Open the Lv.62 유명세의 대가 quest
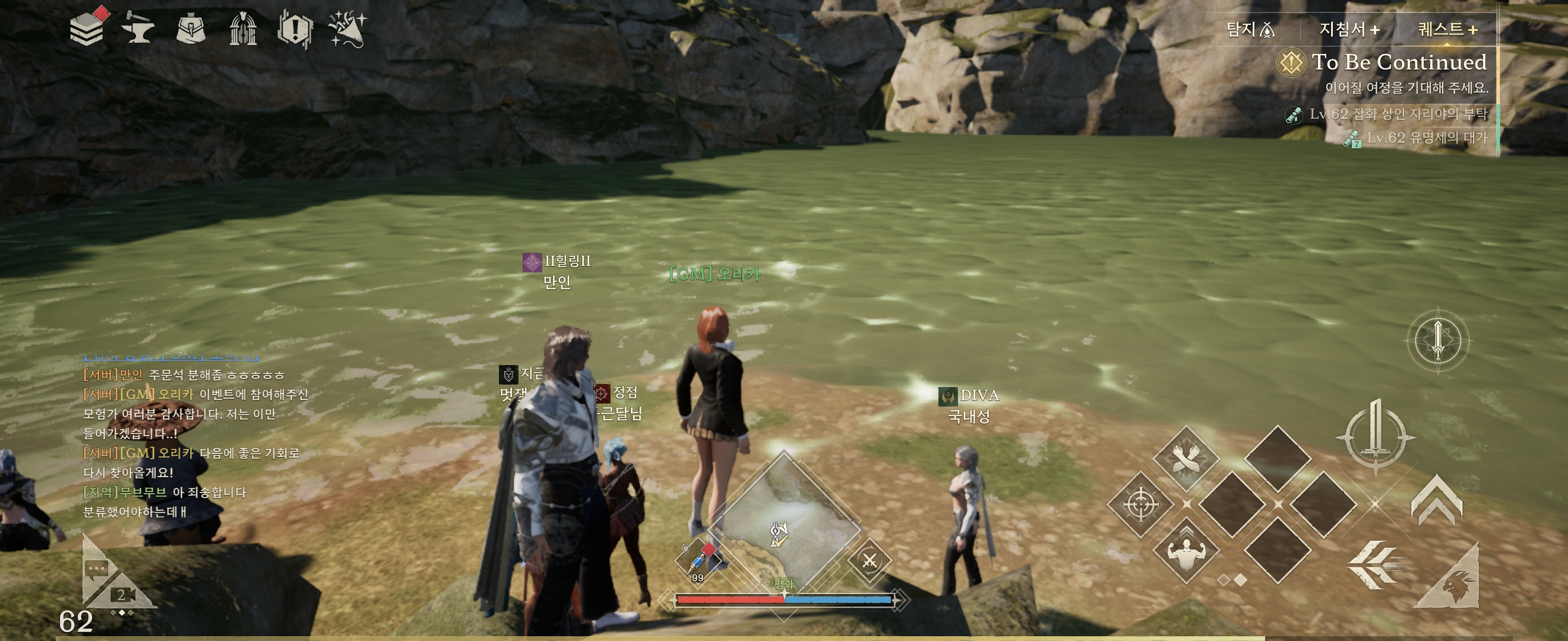1568x641 pixels. coord(1426,138)
